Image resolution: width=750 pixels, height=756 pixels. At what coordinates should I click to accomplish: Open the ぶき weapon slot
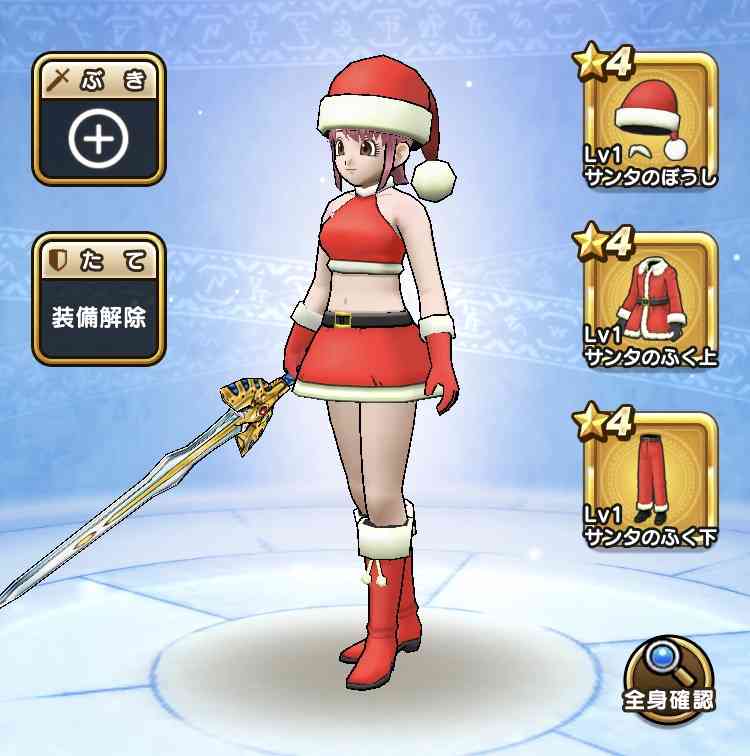pos(98,121)
